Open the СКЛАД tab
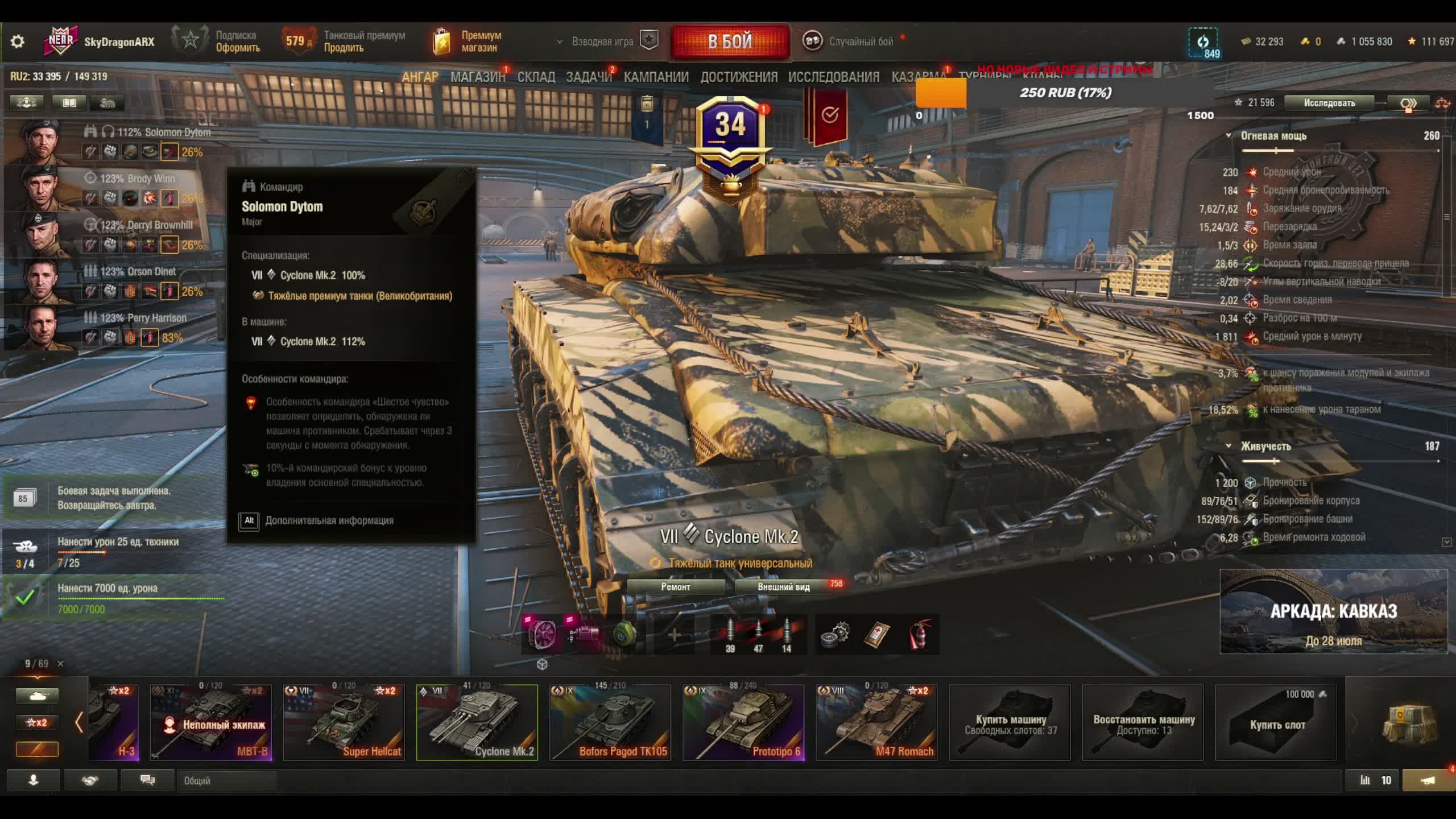Viewport: 1456px width, 819px height. (536, 77)
